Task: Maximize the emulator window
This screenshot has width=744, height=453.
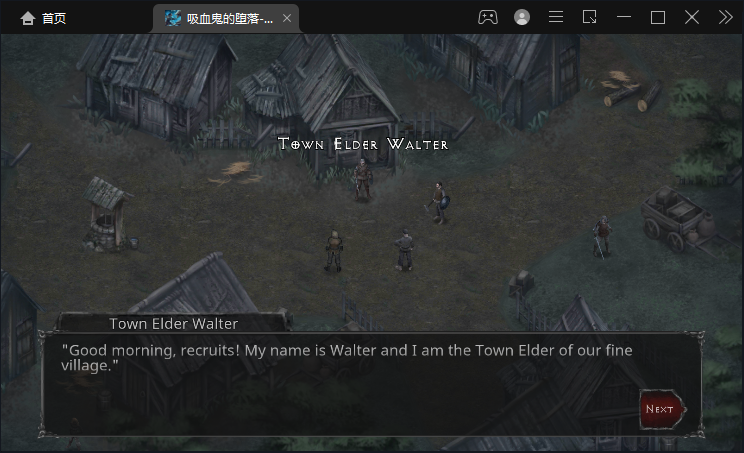Action: 658,17
